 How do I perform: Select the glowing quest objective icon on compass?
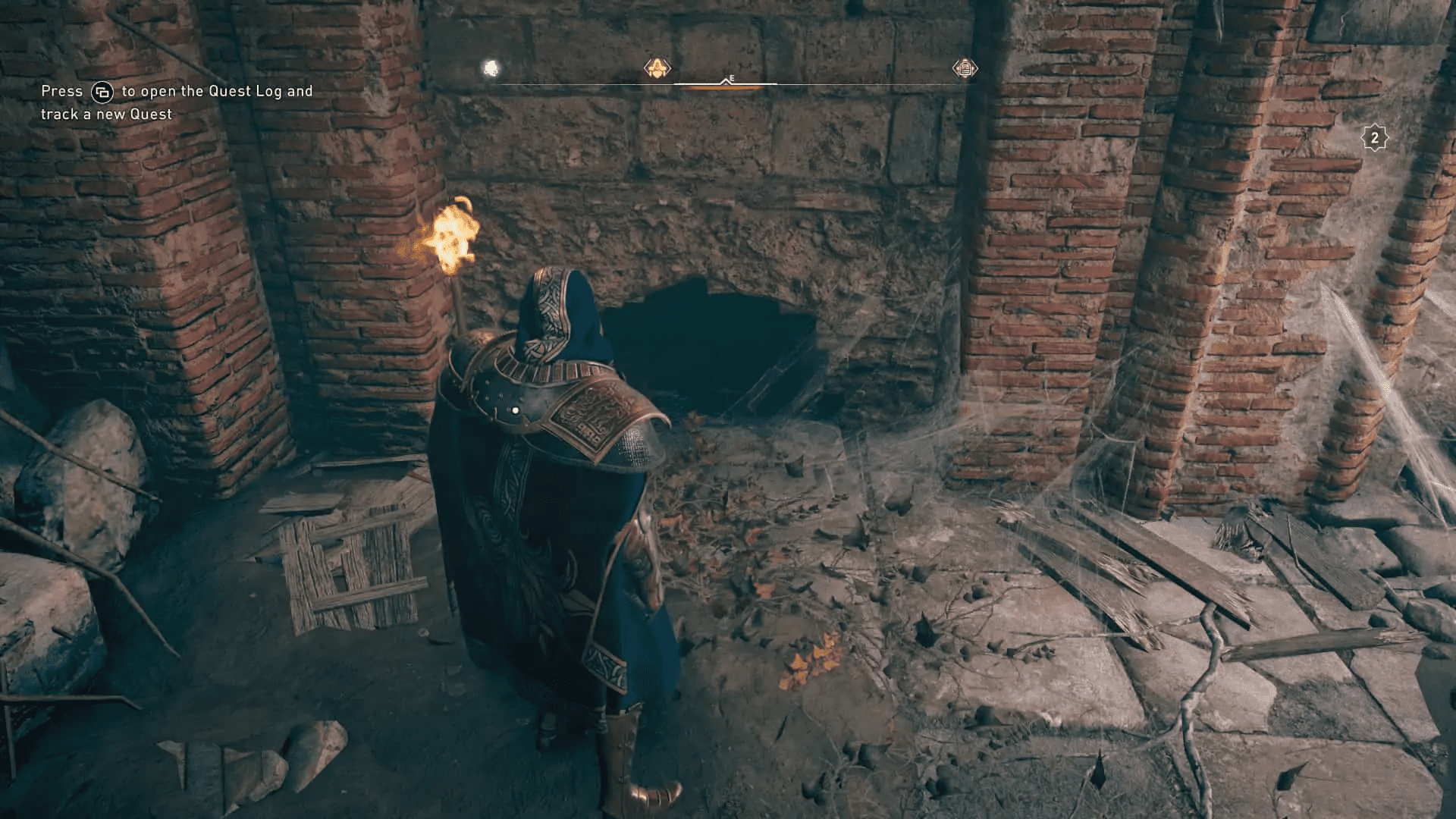(657, 68)
